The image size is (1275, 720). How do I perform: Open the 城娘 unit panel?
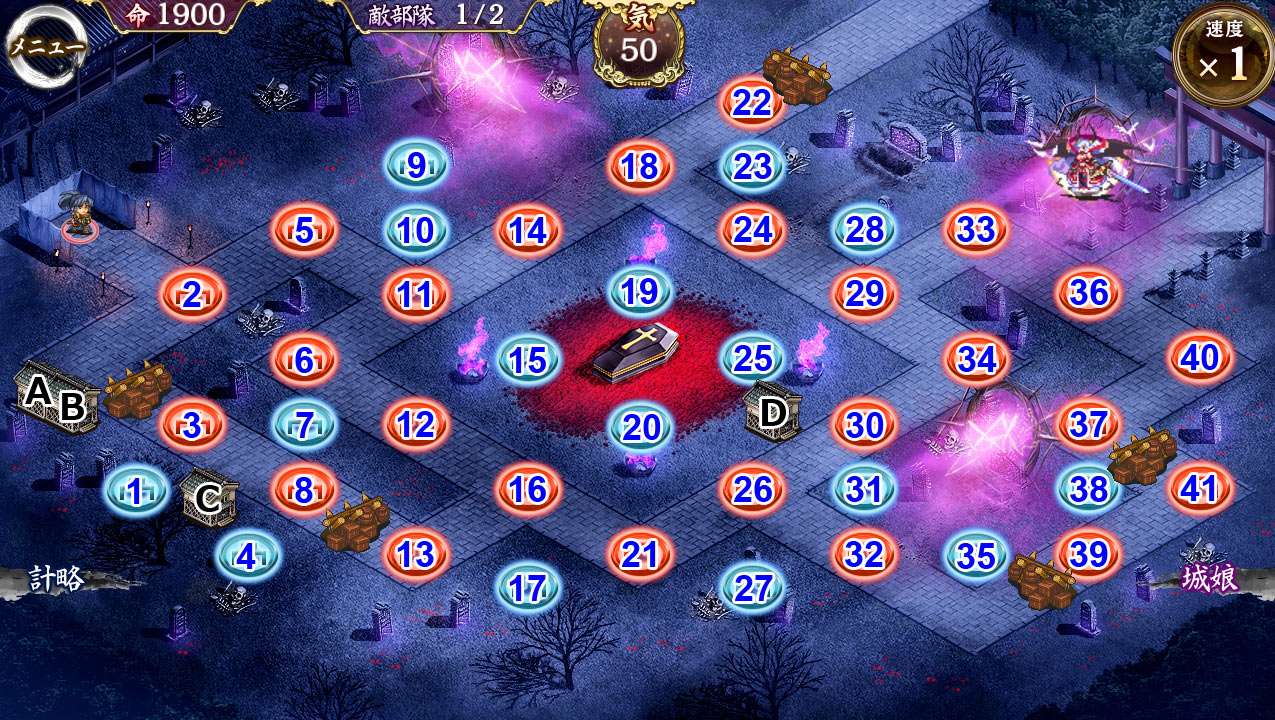(x=1211, y=579)
